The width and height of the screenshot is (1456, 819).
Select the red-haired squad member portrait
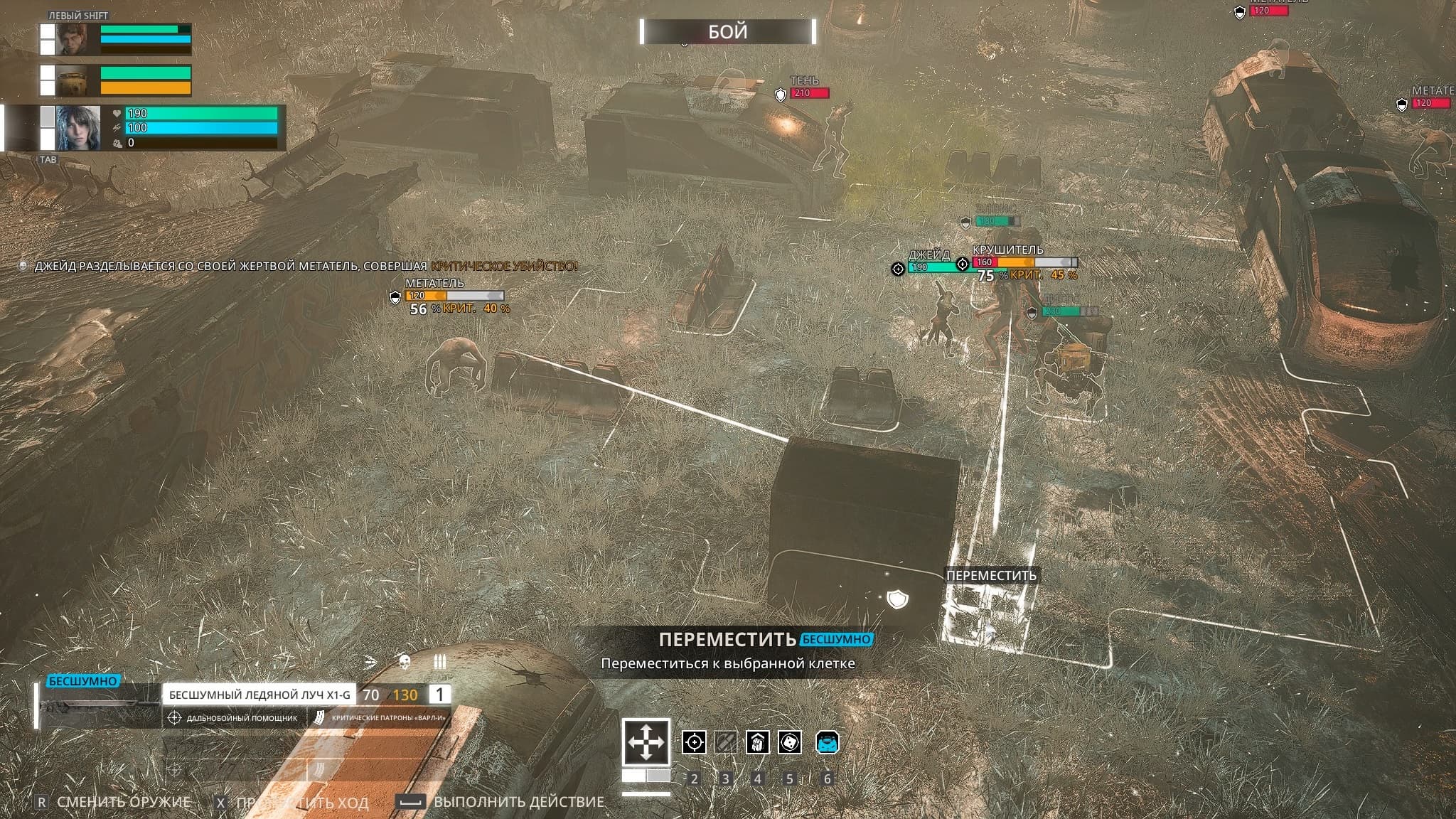pos(72,39)
